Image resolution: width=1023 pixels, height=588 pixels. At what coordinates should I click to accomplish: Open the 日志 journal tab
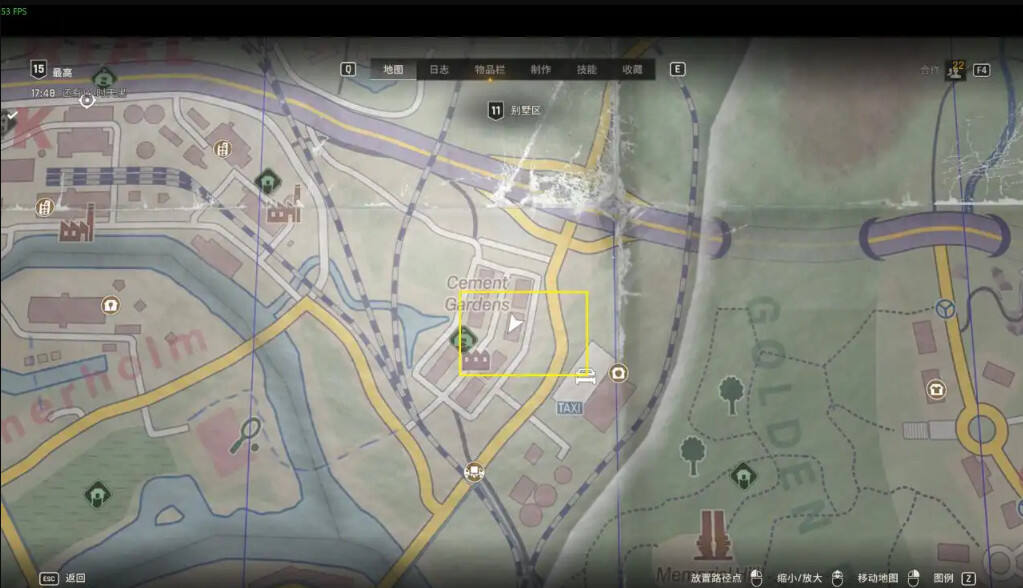coord(439,69)
